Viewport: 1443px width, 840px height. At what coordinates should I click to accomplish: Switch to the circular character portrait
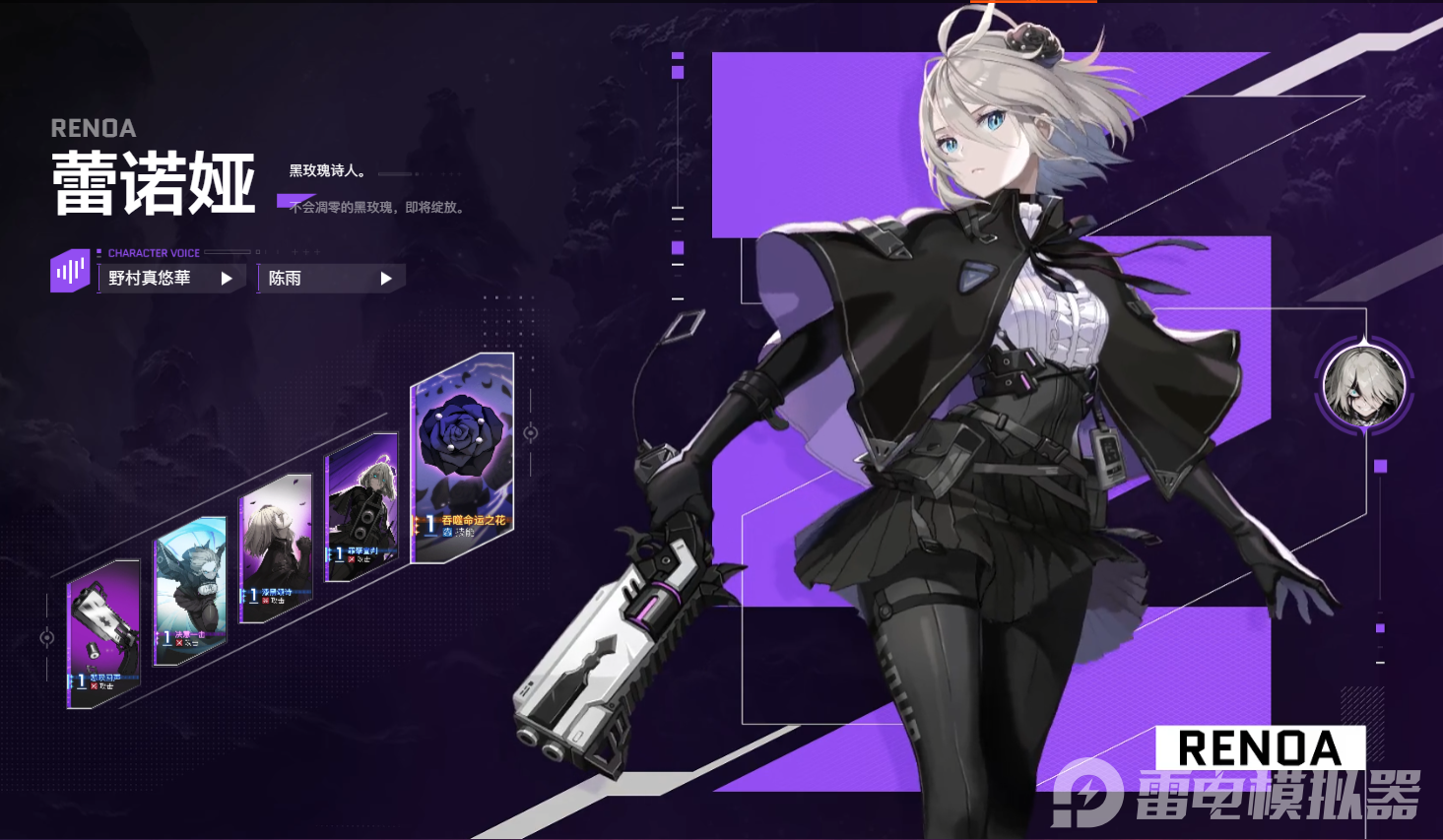1364,385
